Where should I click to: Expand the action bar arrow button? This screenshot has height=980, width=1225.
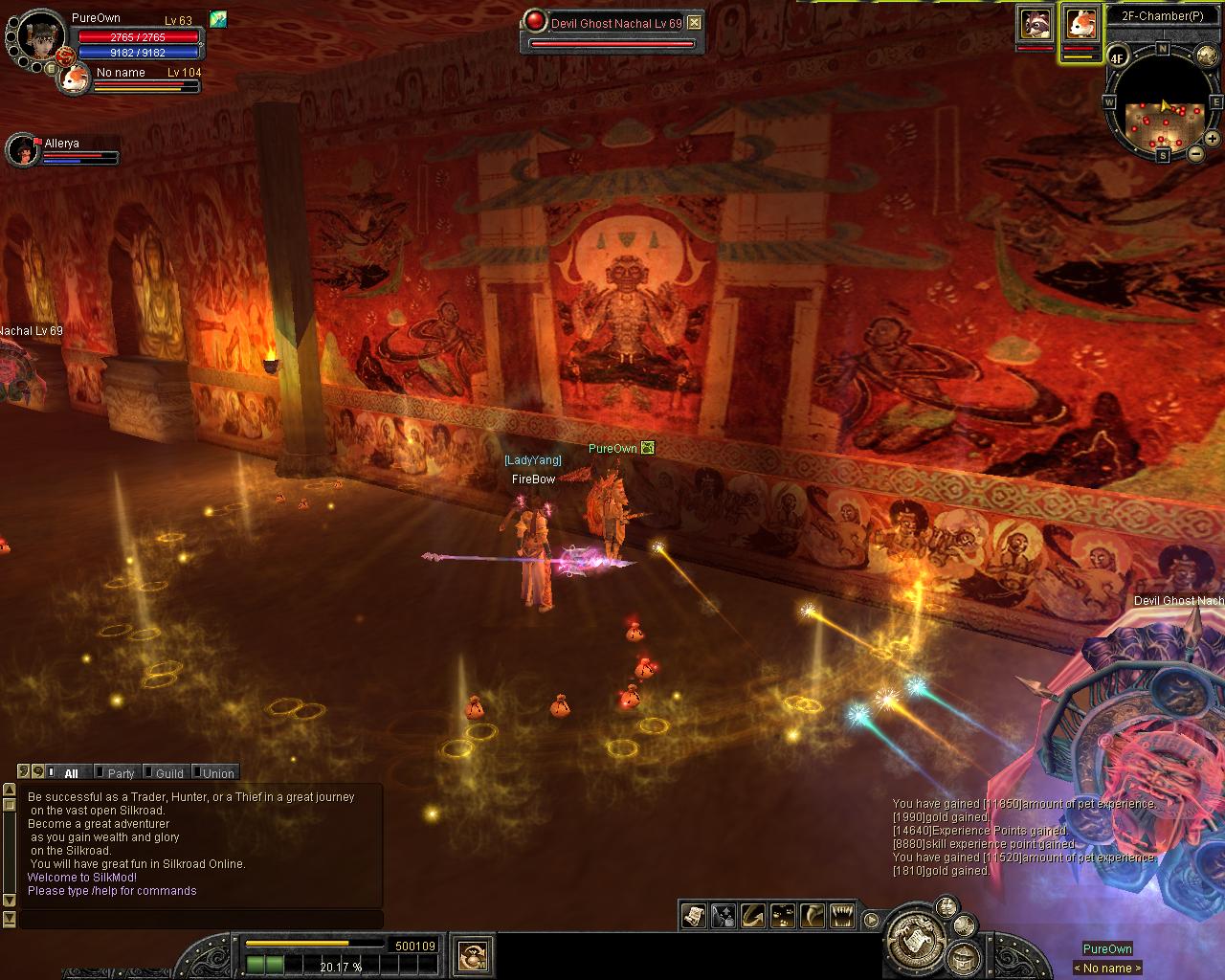point(871,920)
